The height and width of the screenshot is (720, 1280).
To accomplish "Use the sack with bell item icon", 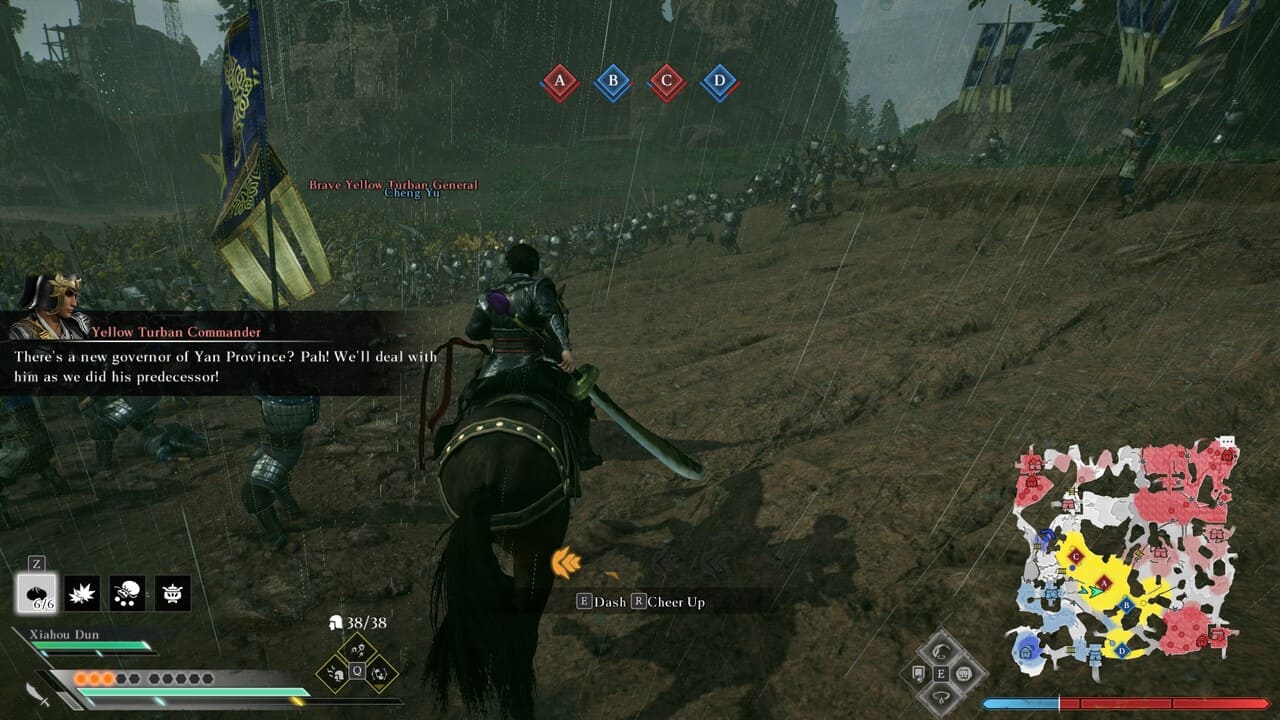I will pos(127,594).
